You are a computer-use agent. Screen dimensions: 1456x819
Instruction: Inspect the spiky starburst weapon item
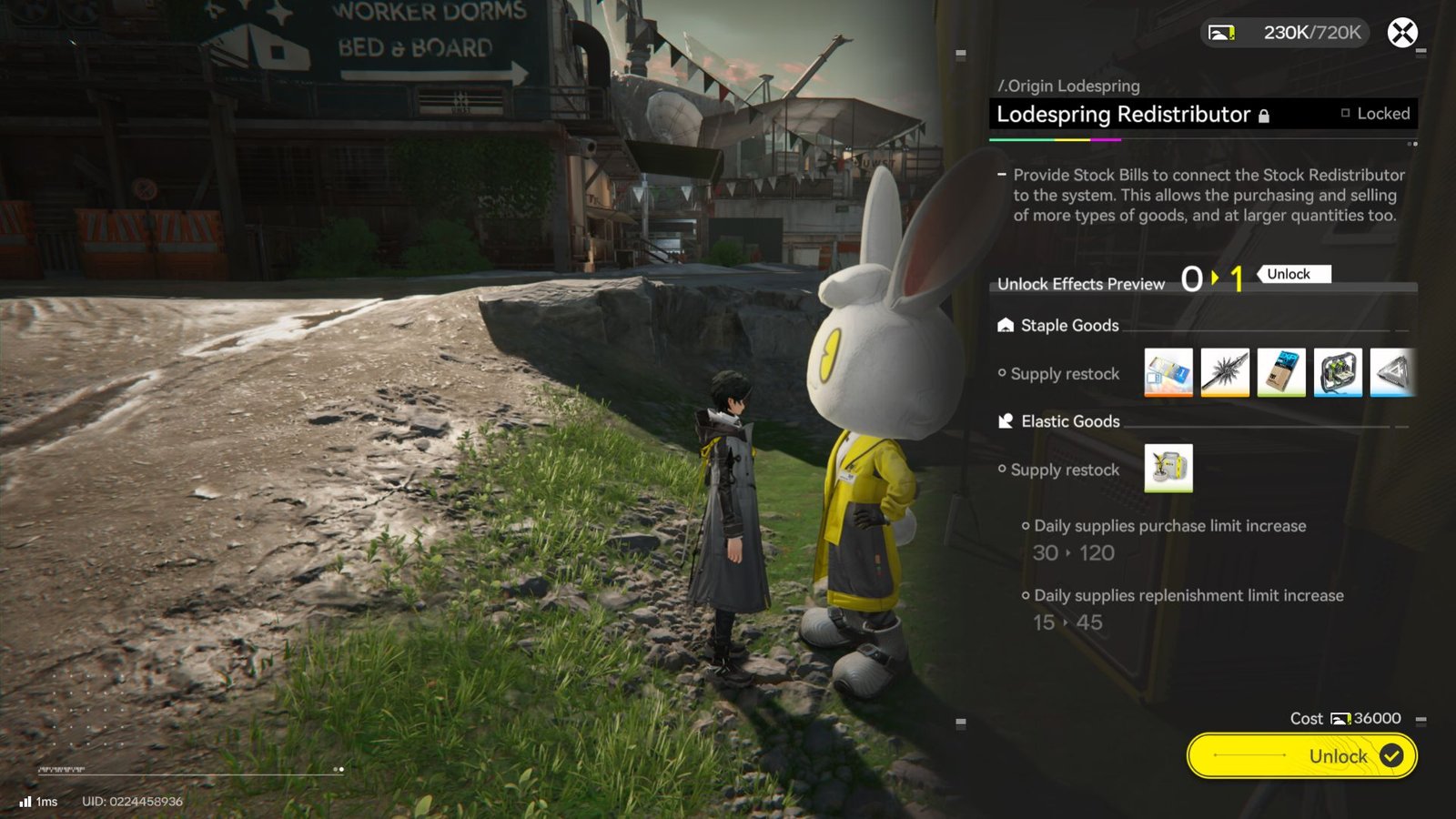pyautogui.click(x=1224, y=372)
